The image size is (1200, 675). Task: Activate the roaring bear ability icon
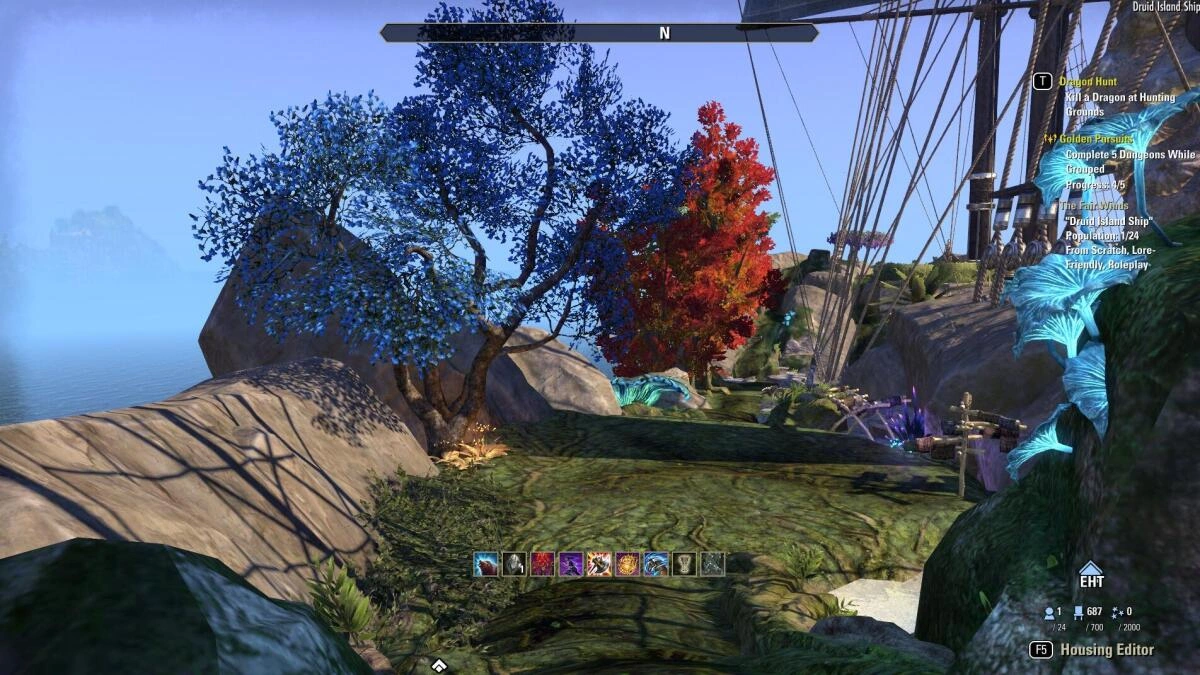486,564
